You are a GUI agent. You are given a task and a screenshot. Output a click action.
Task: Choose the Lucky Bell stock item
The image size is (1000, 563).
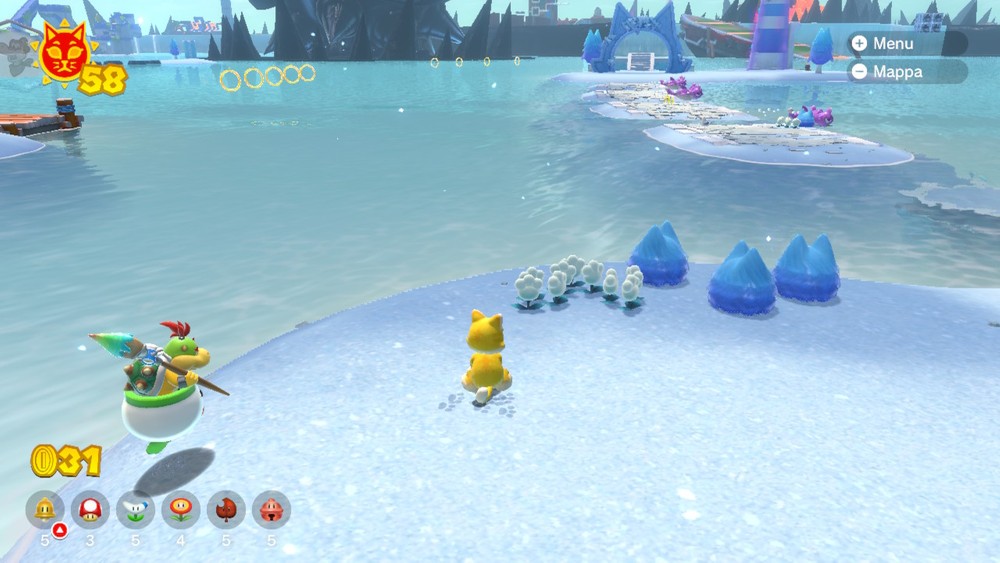(271, 509)
